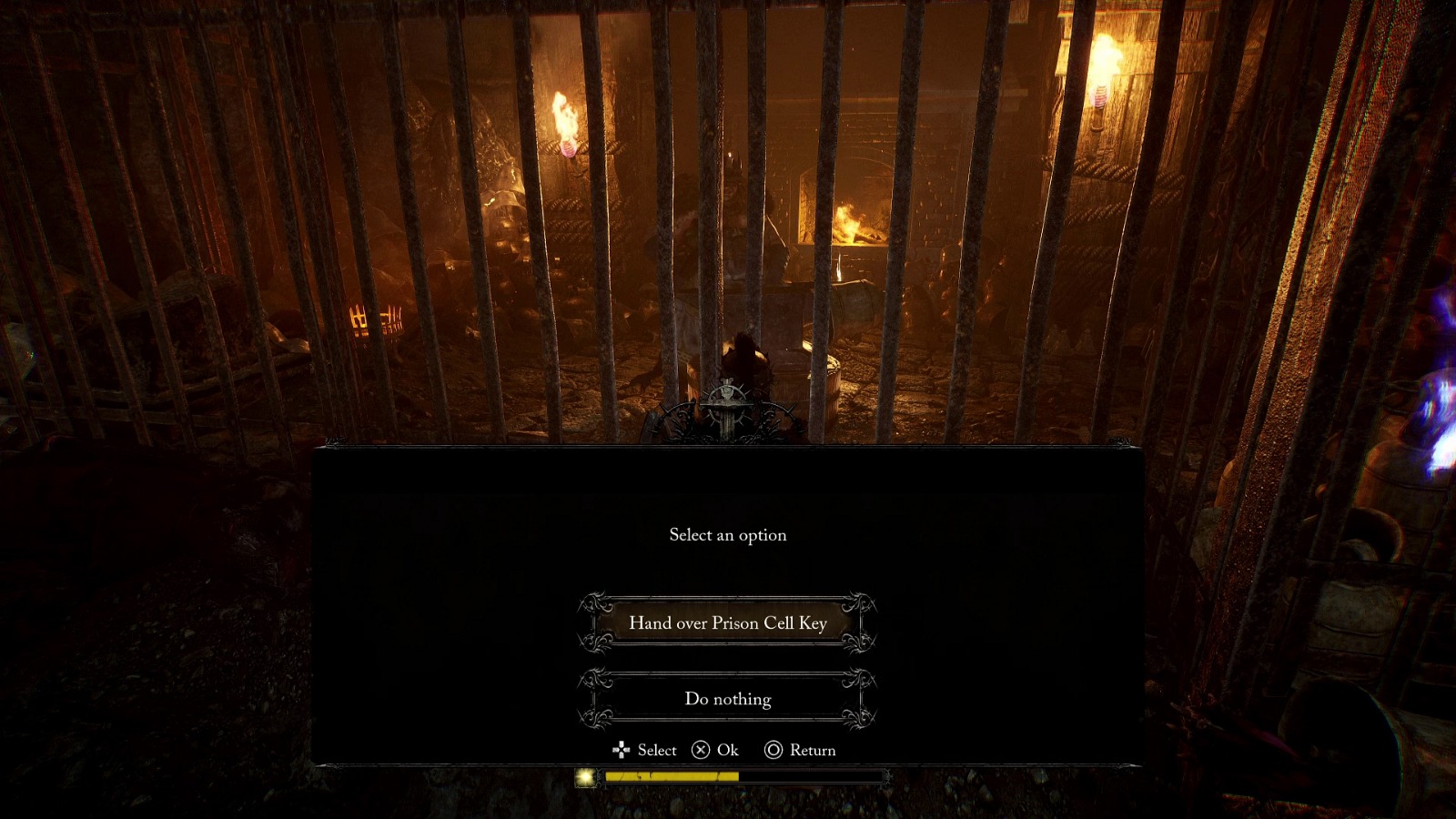Click the X (Ok) controller button icon
This screenshot has height=819, width=1456.
coord(700,750)
